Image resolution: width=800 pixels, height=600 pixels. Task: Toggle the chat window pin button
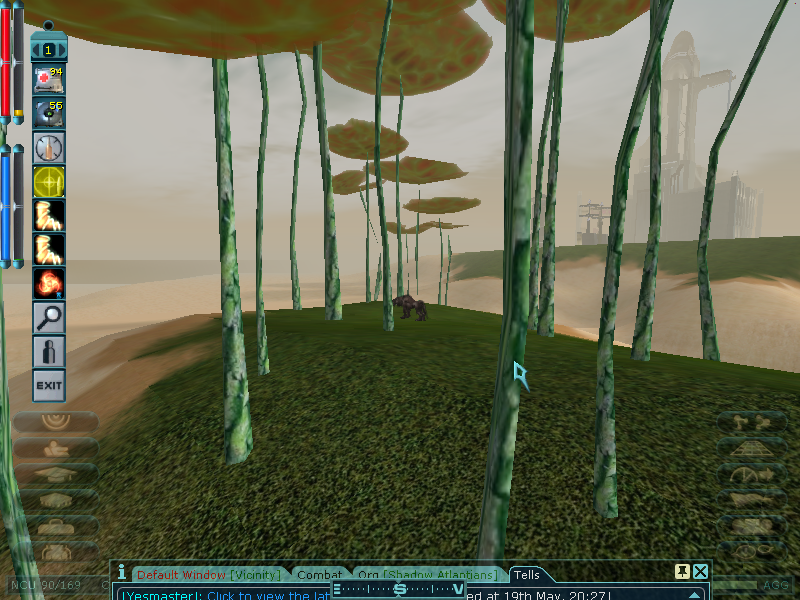[682, 572]
